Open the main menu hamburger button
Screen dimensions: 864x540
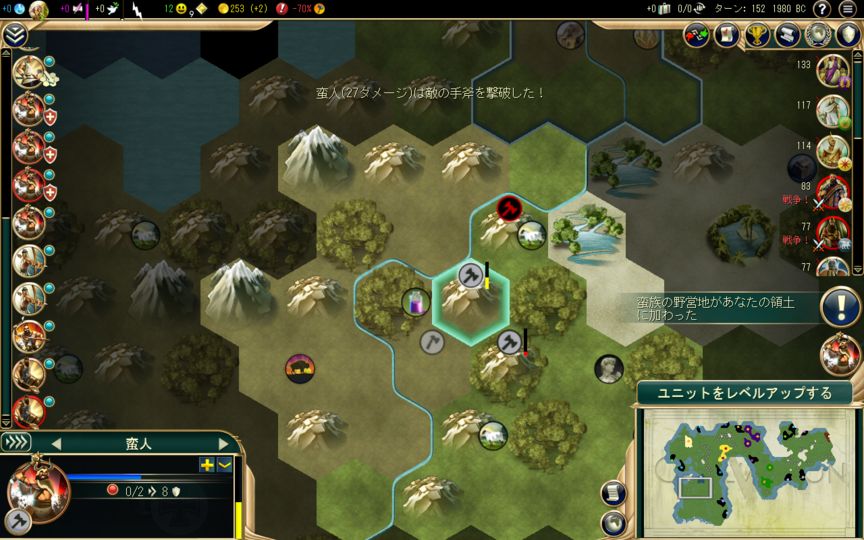click(x=849, y=9)
